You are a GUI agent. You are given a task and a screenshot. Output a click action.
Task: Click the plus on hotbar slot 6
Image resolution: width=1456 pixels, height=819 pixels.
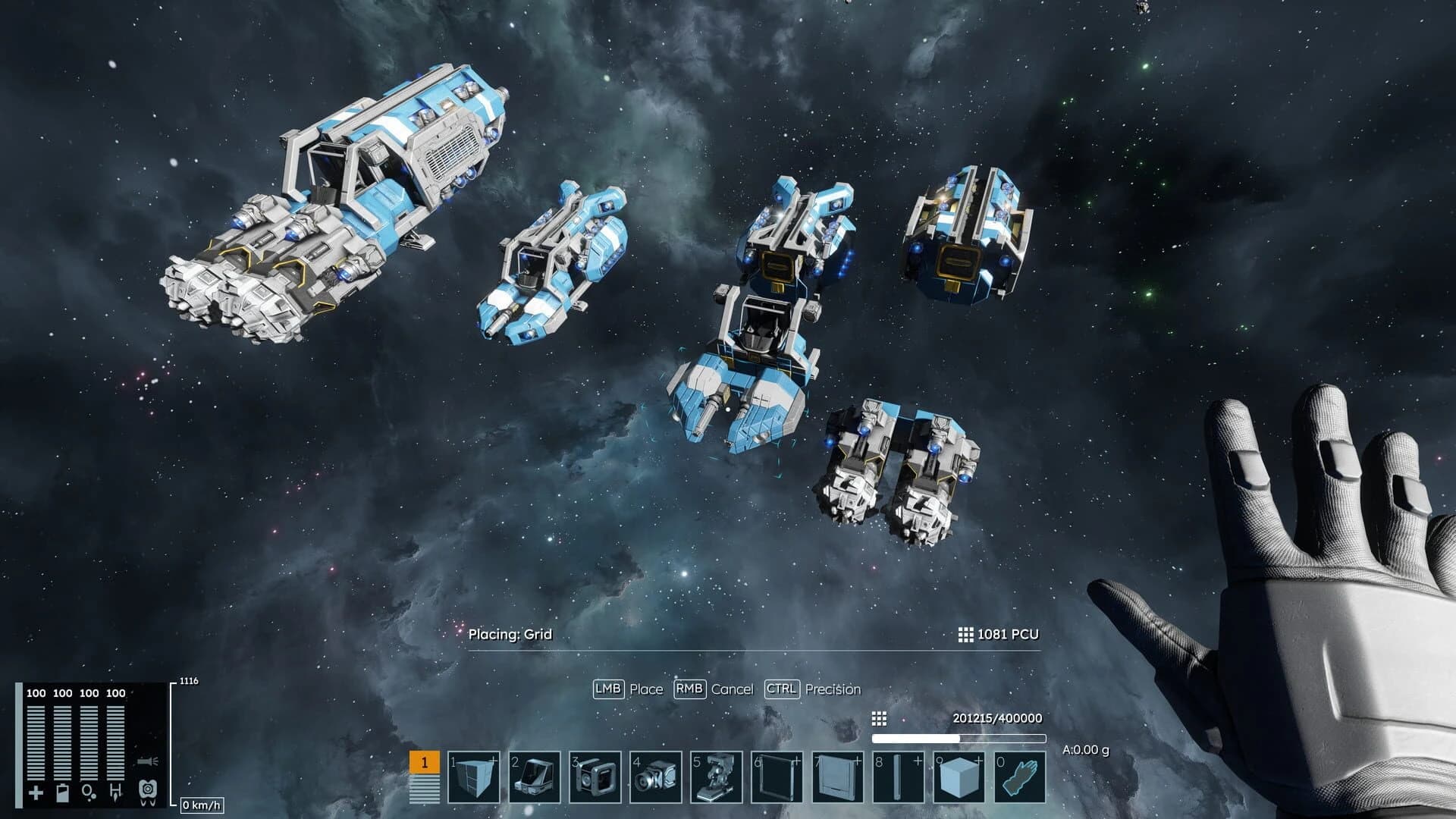(x=797, y=760)
